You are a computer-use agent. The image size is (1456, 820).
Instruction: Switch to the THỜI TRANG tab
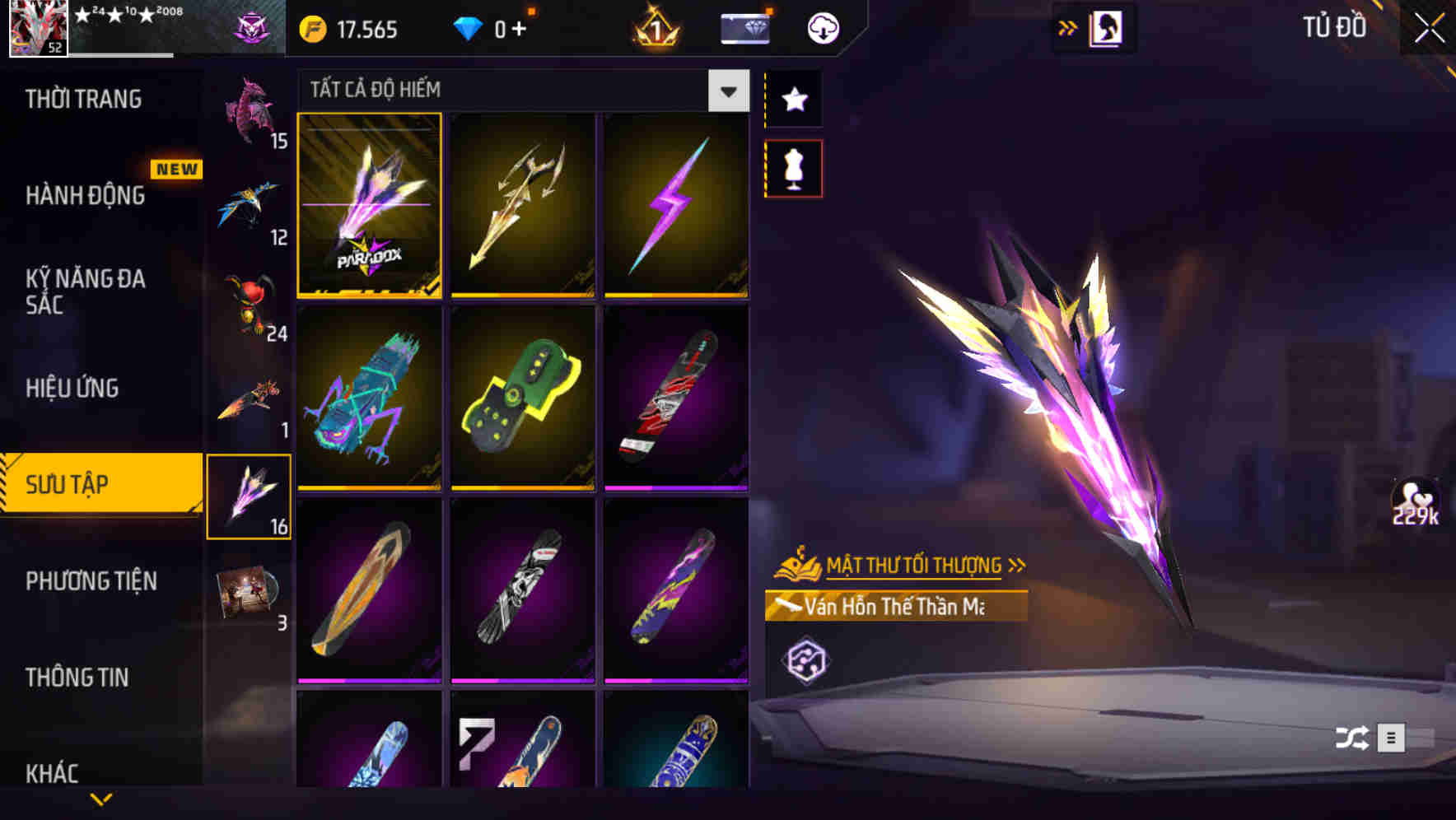pyautogui.click(x=82, y=99)
